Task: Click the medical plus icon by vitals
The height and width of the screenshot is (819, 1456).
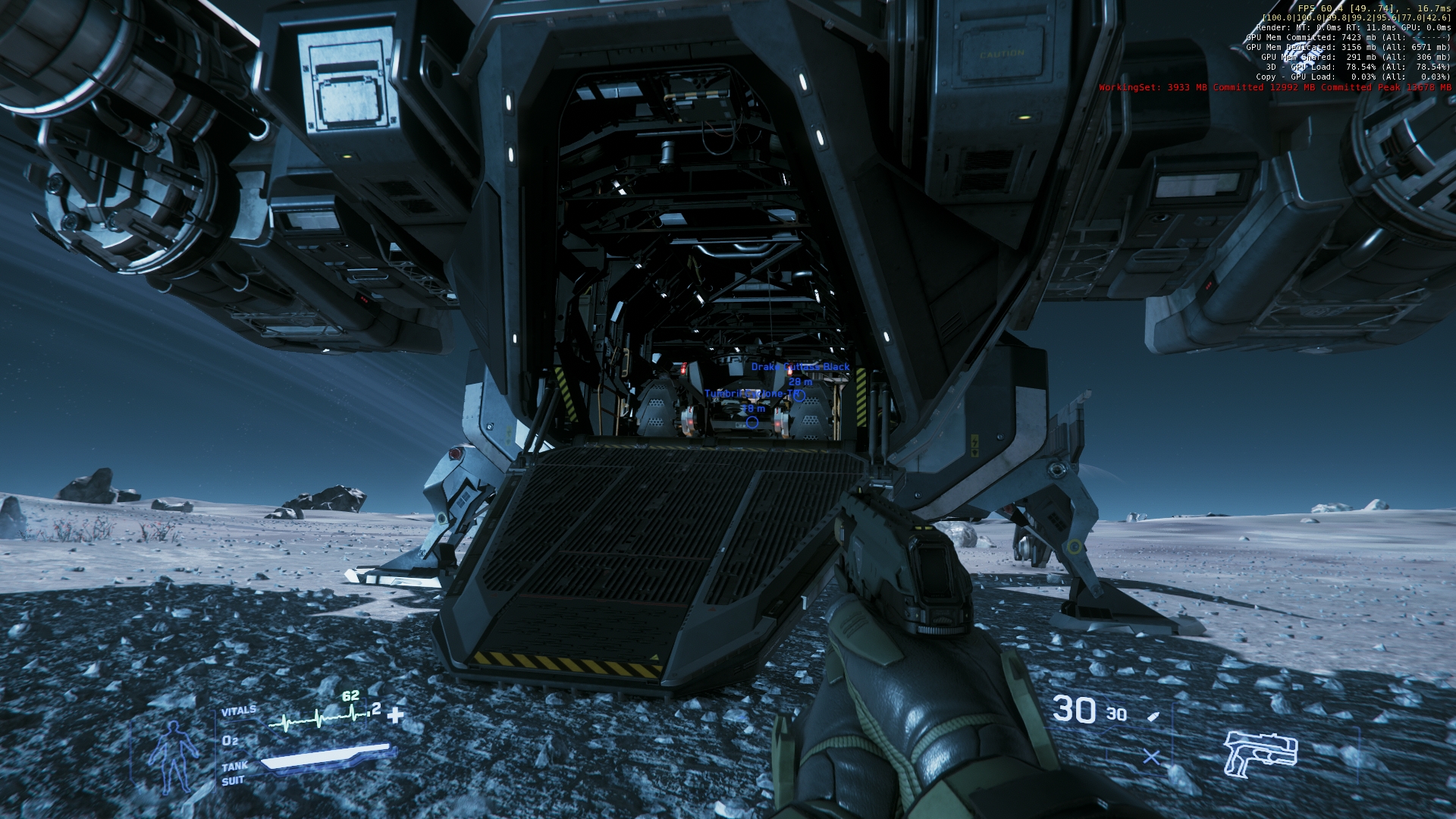Action: 395,714
